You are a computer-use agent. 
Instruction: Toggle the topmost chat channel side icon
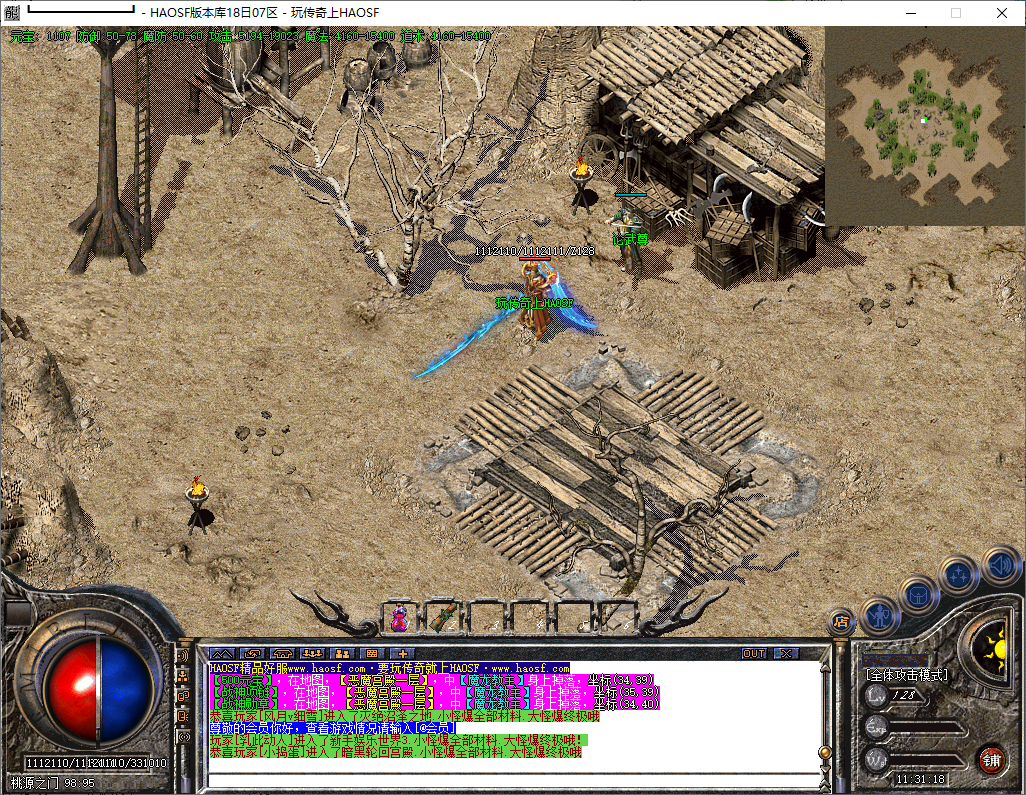[184, 655]
